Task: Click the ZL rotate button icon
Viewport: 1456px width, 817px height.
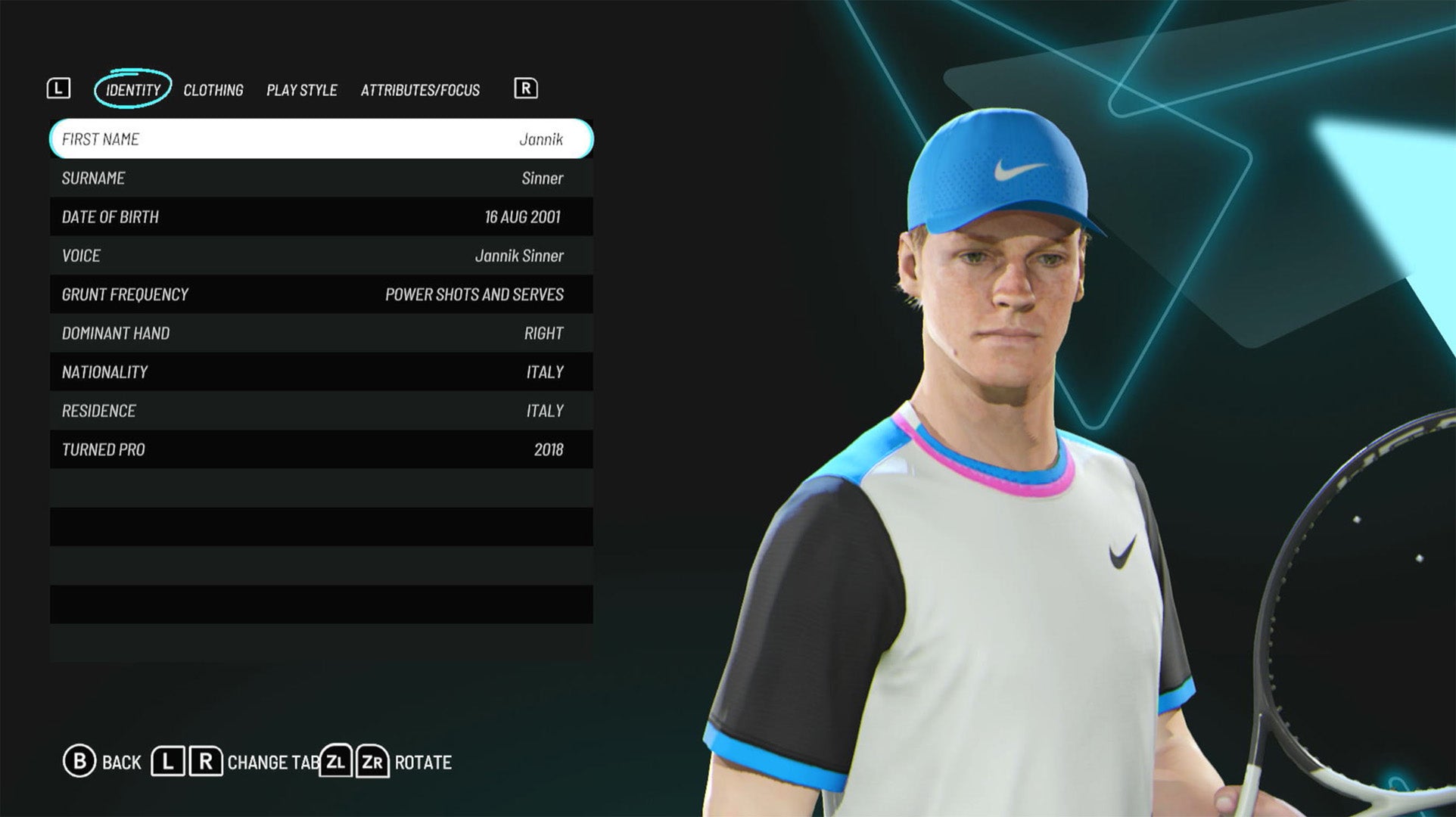Action: [x=338, y=763]
